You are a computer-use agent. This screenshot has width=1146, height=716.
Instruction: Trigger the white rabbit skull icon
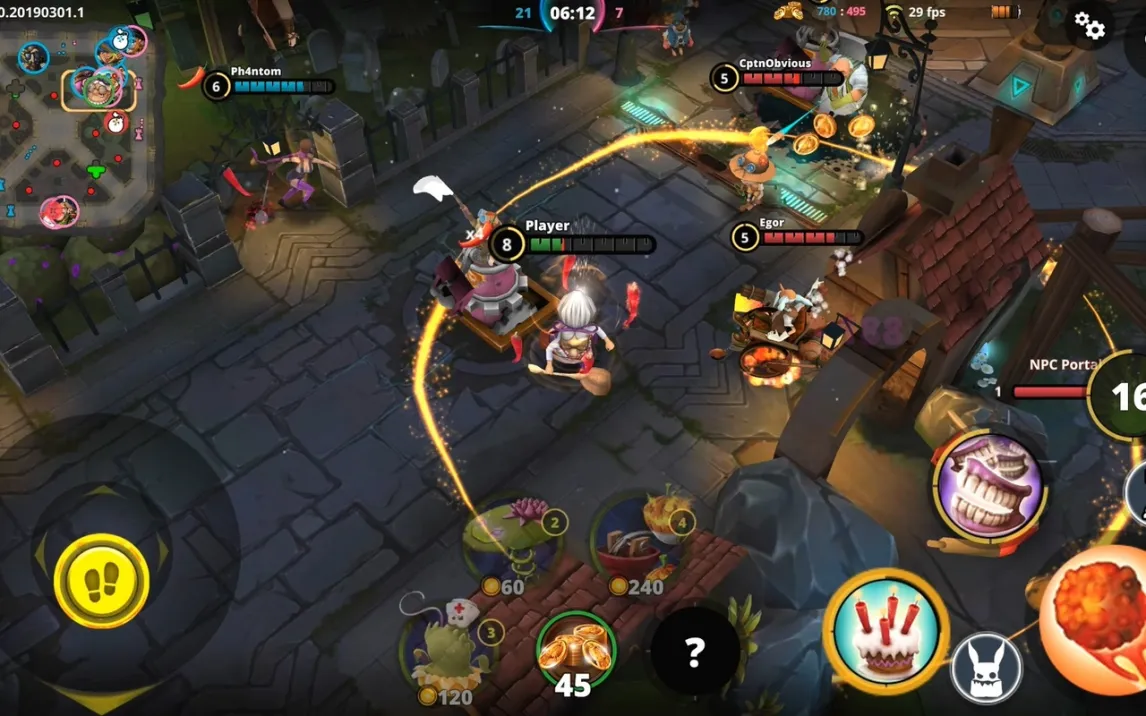(x=986, y=668)
